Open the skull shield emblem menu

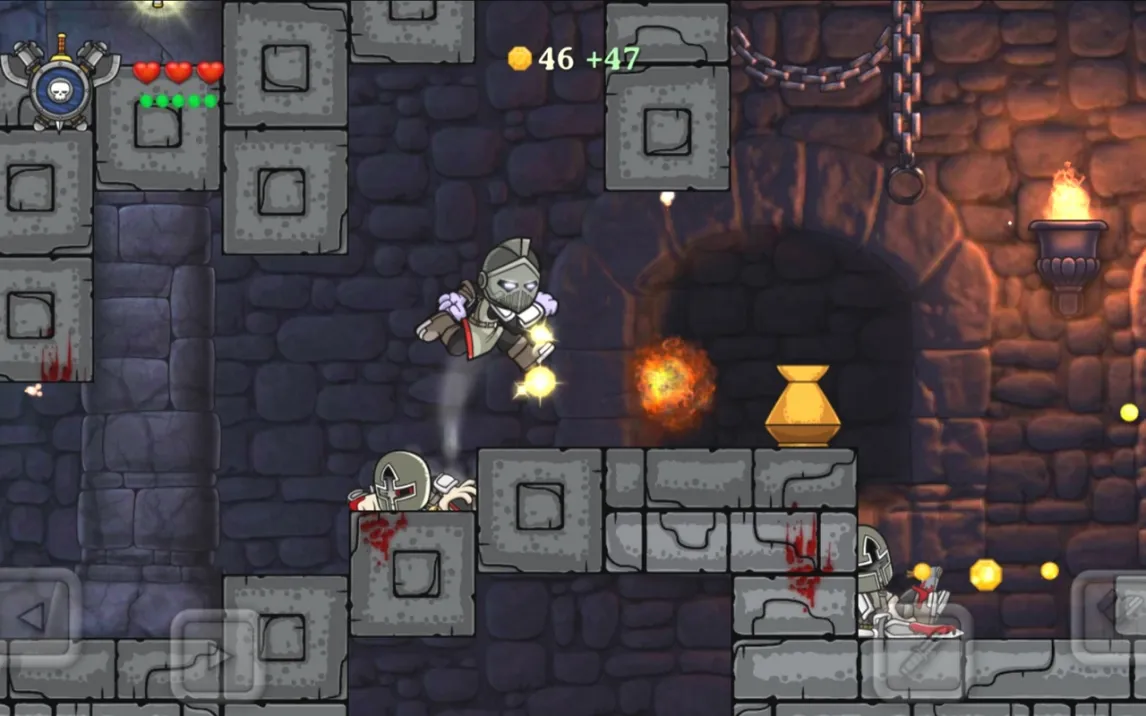tap(60, 87)
